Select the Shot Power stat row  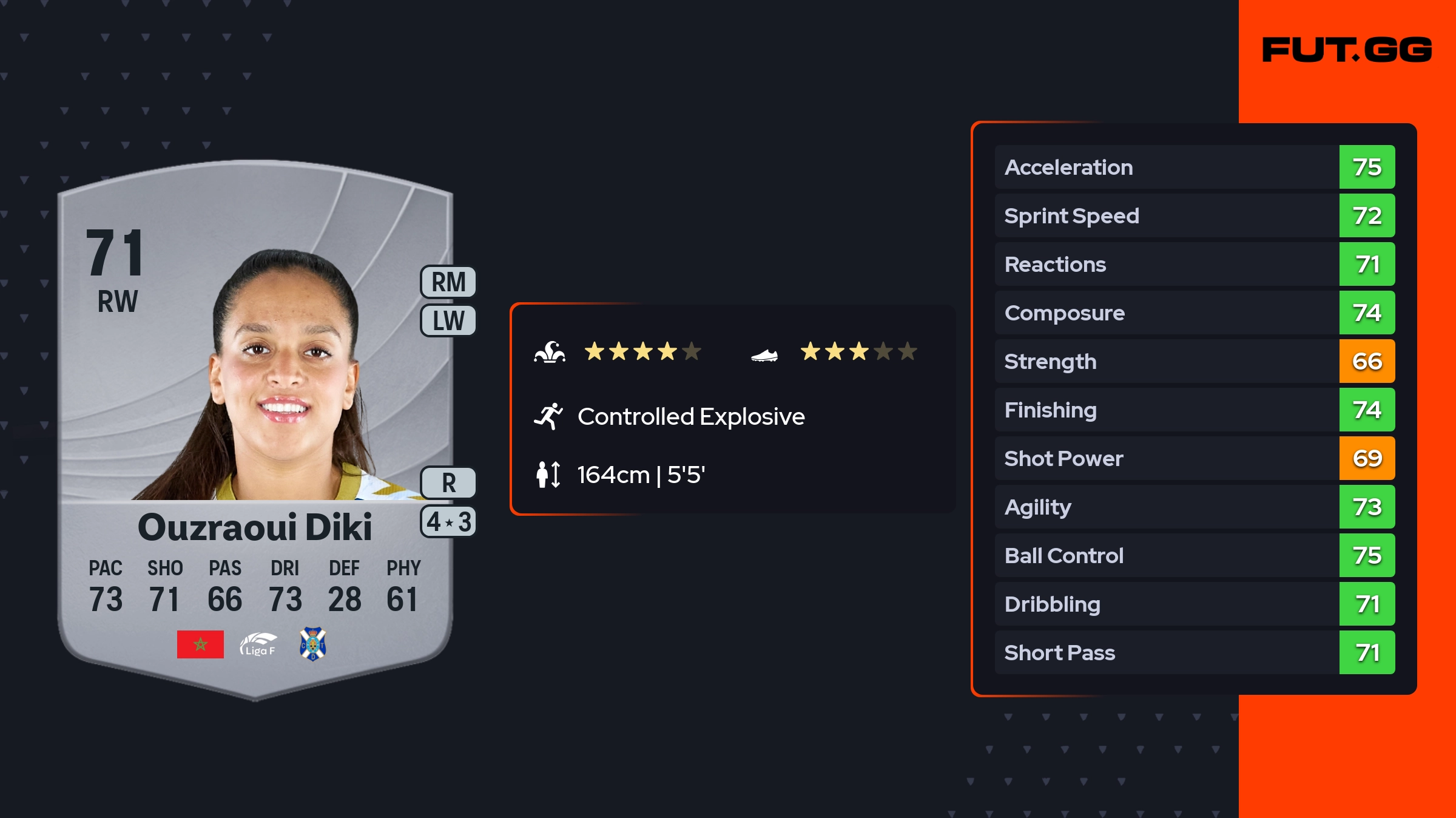point(1194,458)
